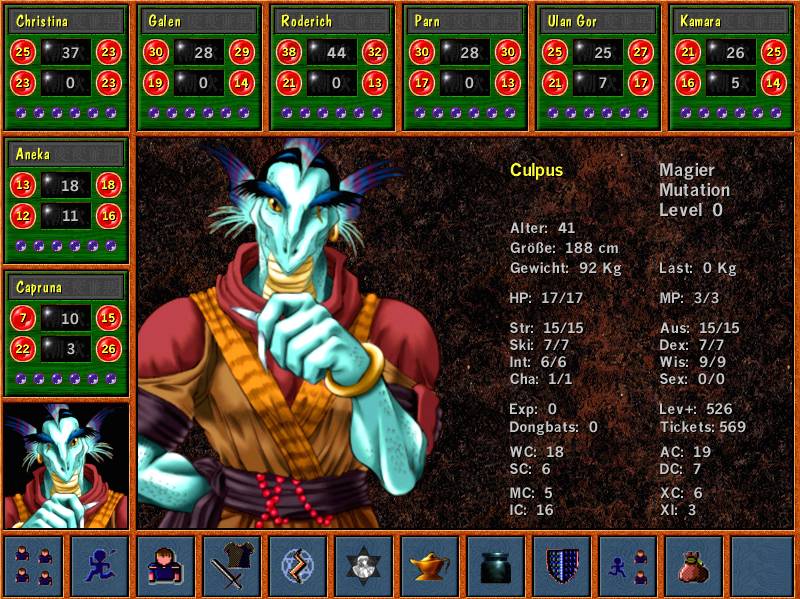Select Galen's party panel
The image size is (800, 599).
click(x=199, y=67)
